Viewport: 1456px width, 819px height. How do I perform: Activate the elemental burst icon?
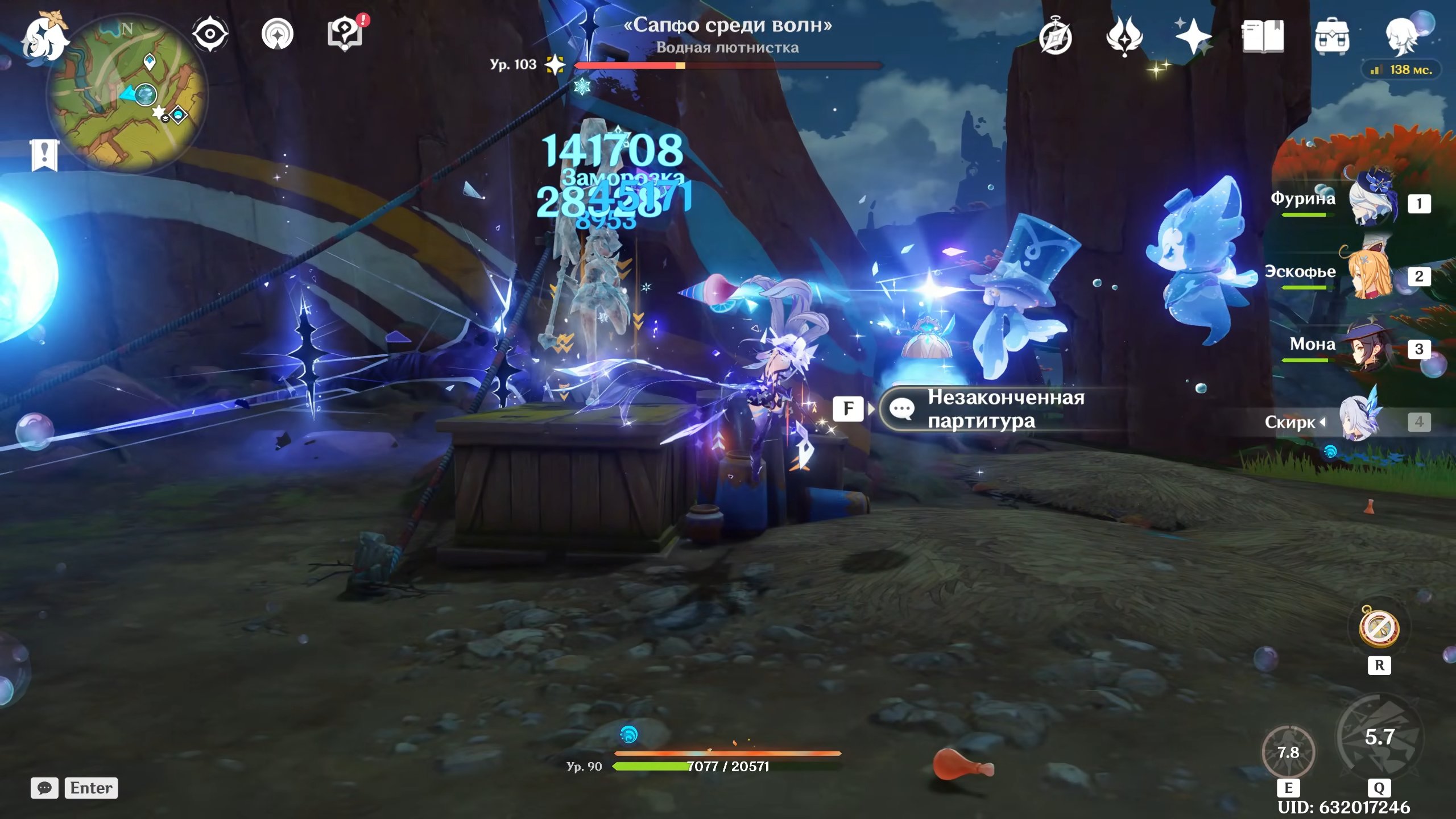(1379, 737)
